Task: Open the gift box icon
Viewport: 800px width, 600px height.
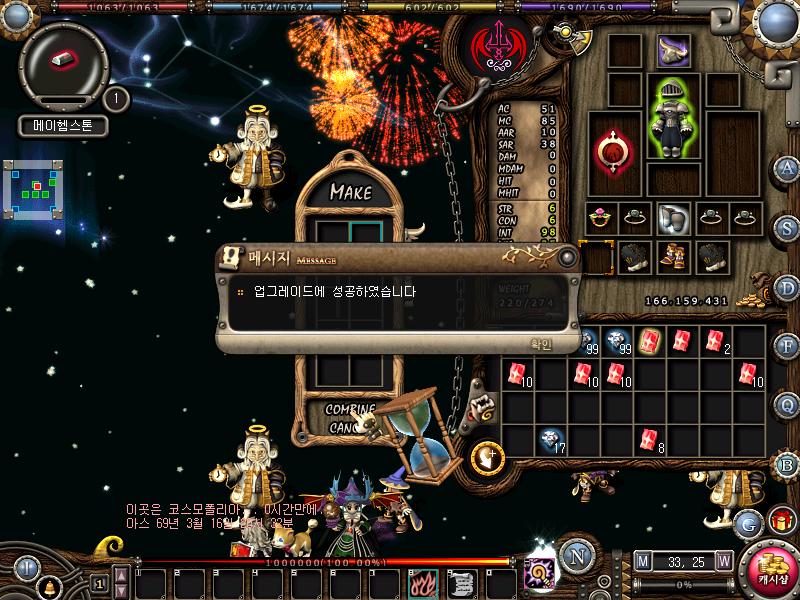Action: [x=781, y=521]
